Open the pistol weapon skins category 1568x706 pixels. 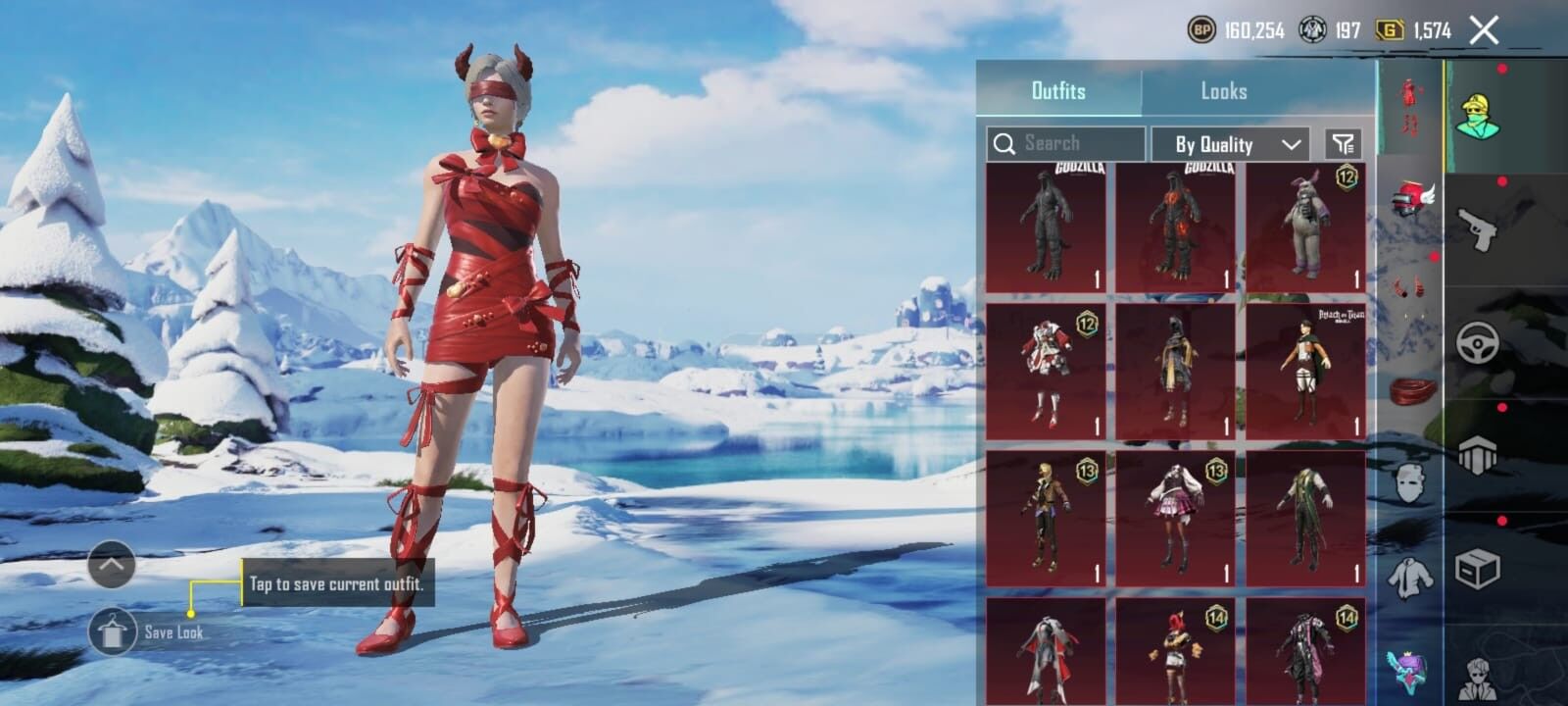tap(1478, 228)
